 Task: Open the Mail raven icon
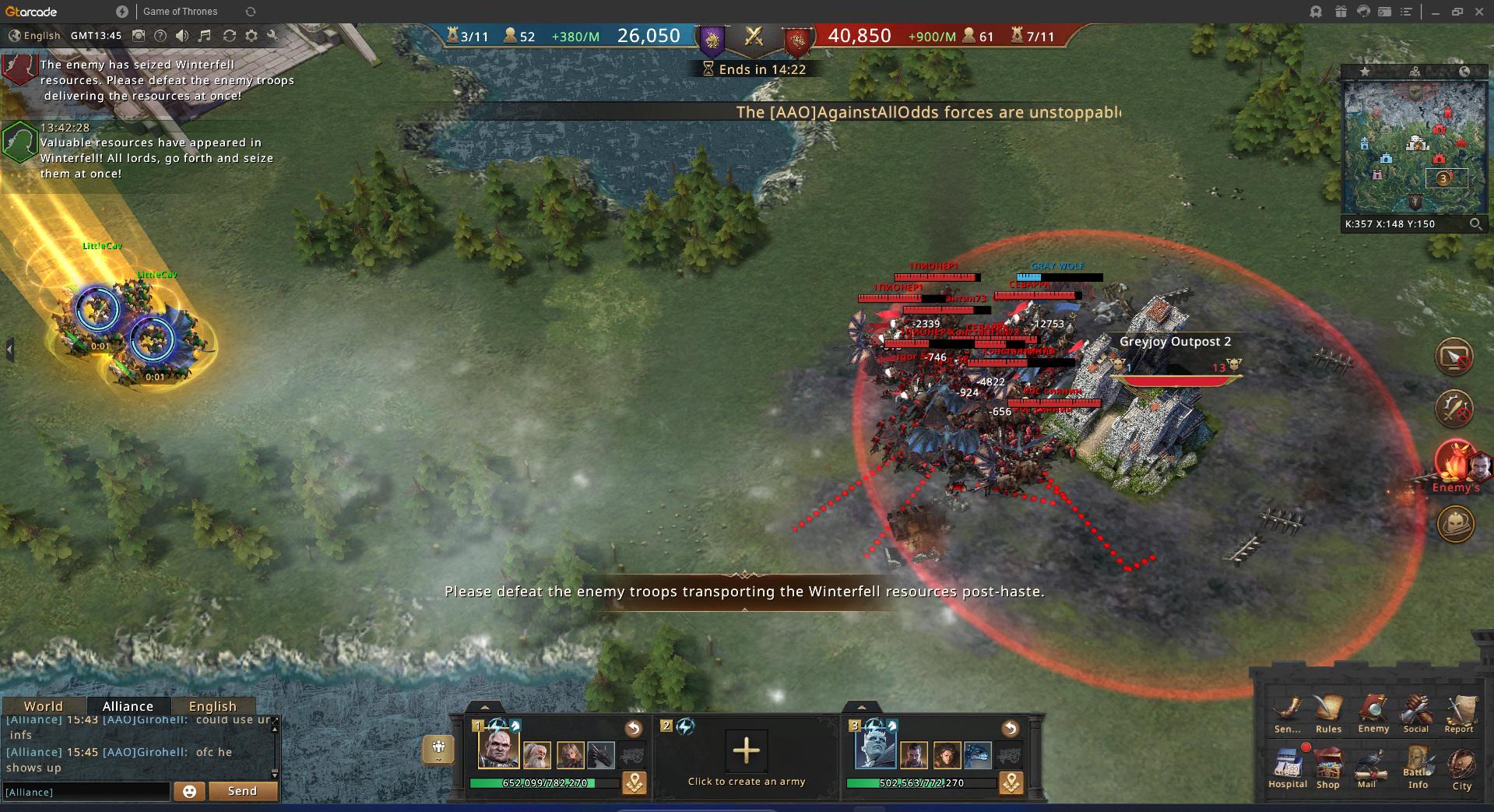pyautogui.click(x=1368, y=766)
